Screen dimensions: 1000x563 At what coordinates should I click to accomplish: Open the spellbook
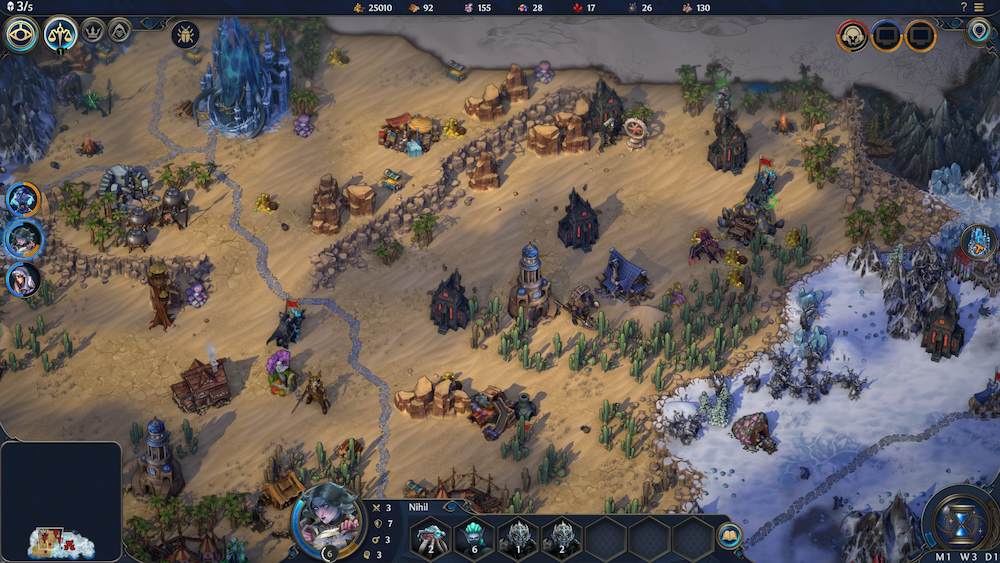pos(730,534)
